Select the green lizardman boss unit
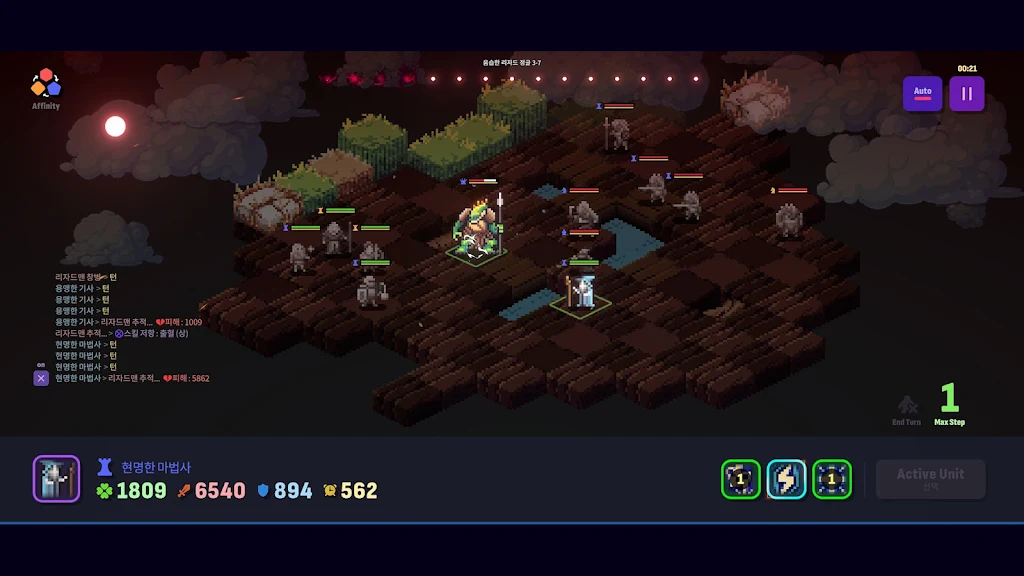Viewport: 1024px width, 576px height. tap(477, 232)
